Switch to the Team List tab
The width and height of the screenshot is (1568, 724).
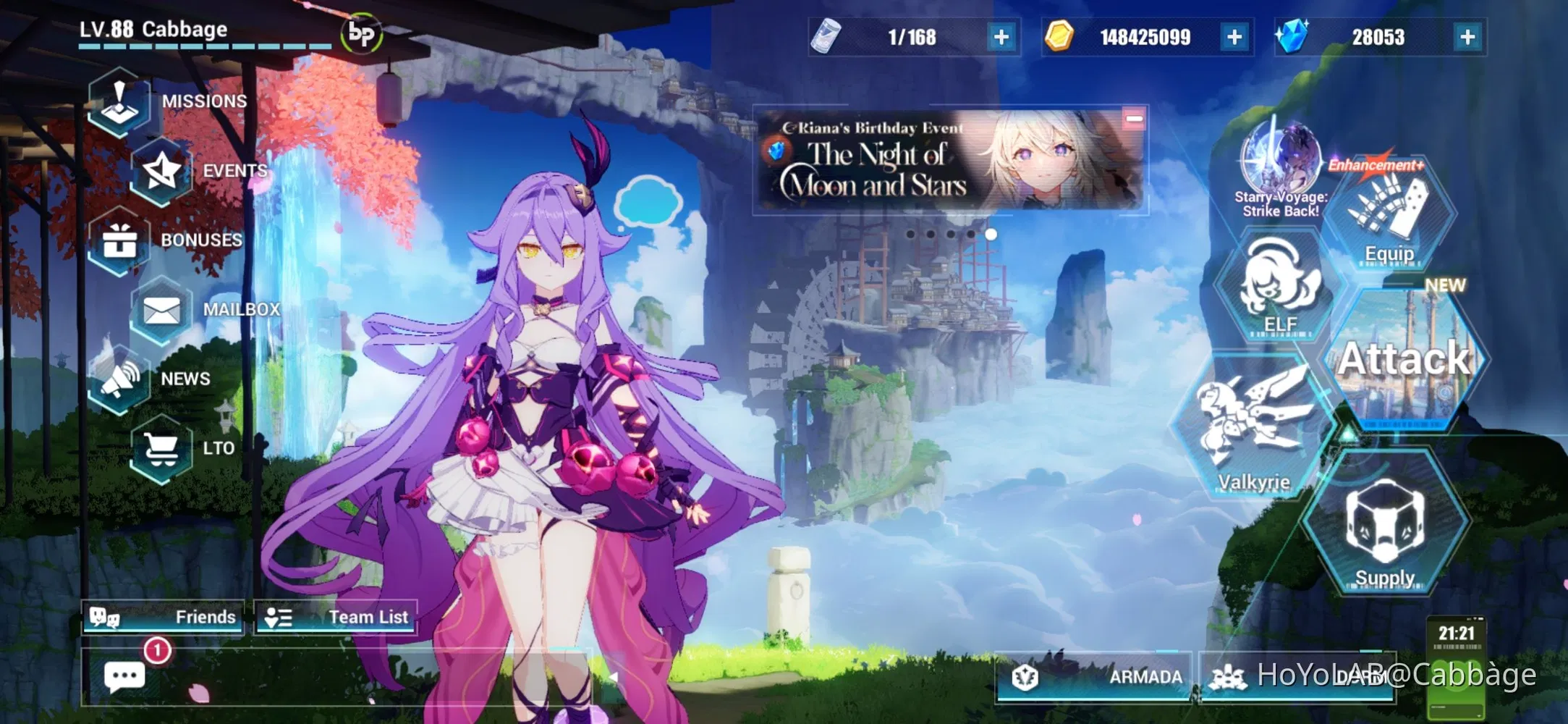[337, 616]
